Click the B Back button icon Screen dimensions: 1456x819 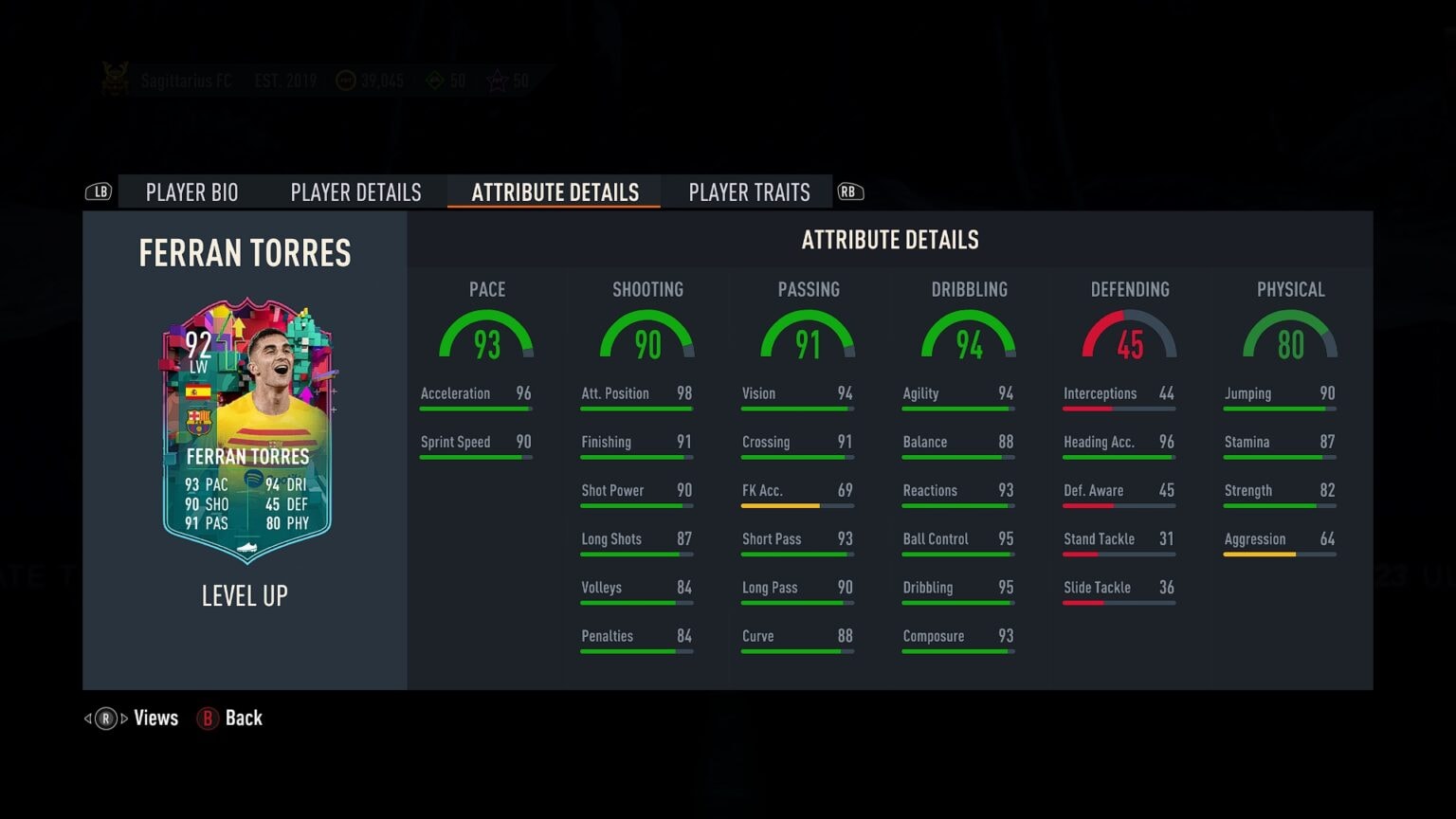click(209, 719)
